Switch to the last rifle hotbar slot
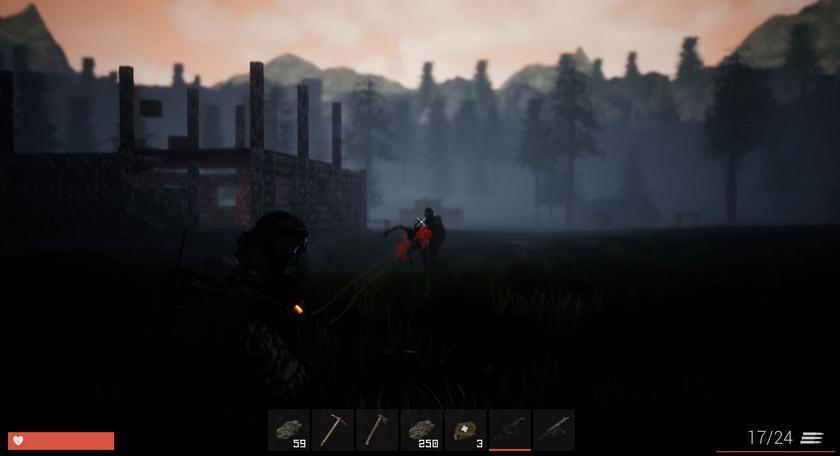Image resolution: width=840 pixels, height=456 pixels. [553, 429]
